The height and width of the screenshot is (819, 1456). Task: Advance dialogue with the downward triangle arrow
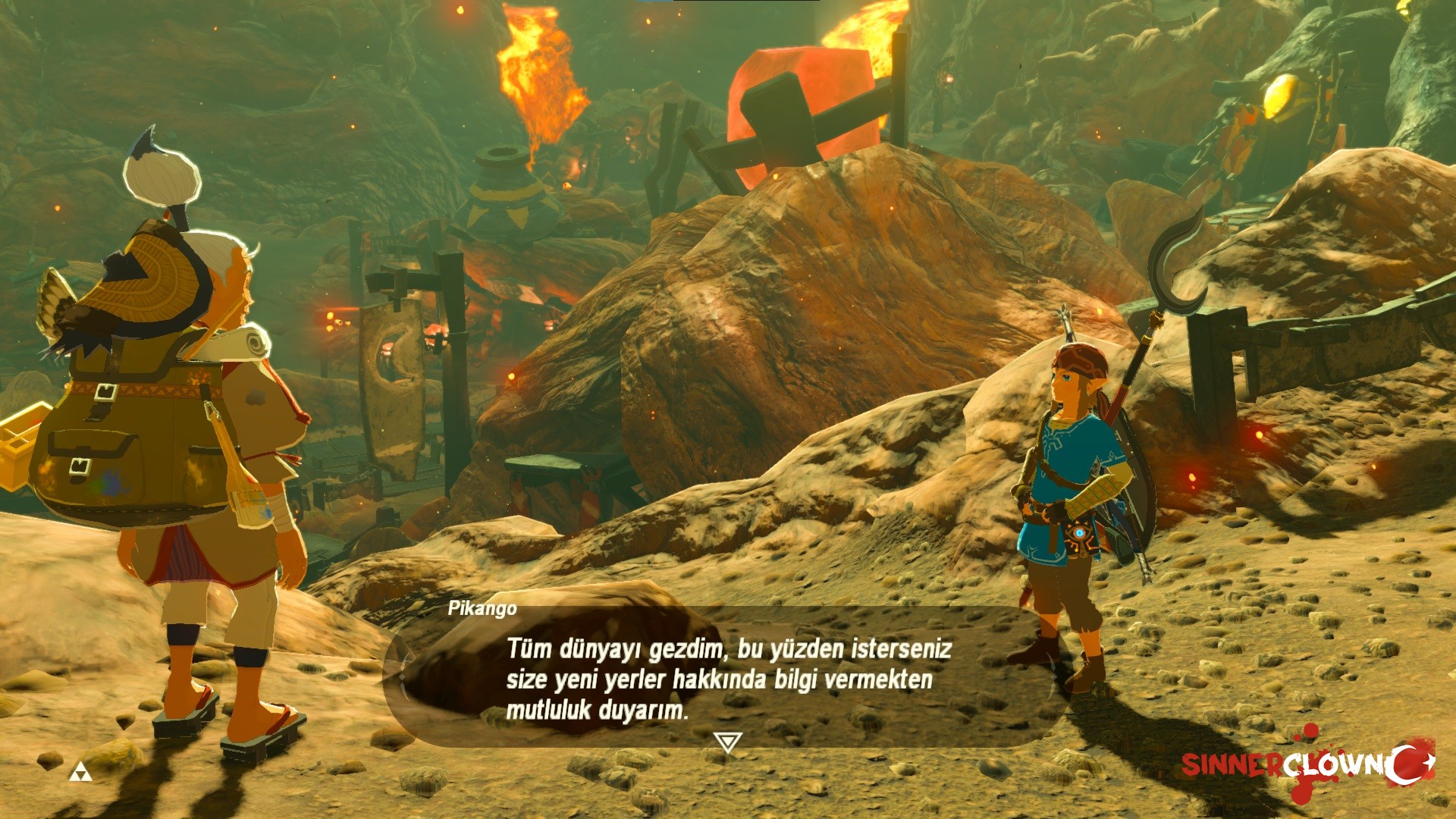[x=727, y=742]
